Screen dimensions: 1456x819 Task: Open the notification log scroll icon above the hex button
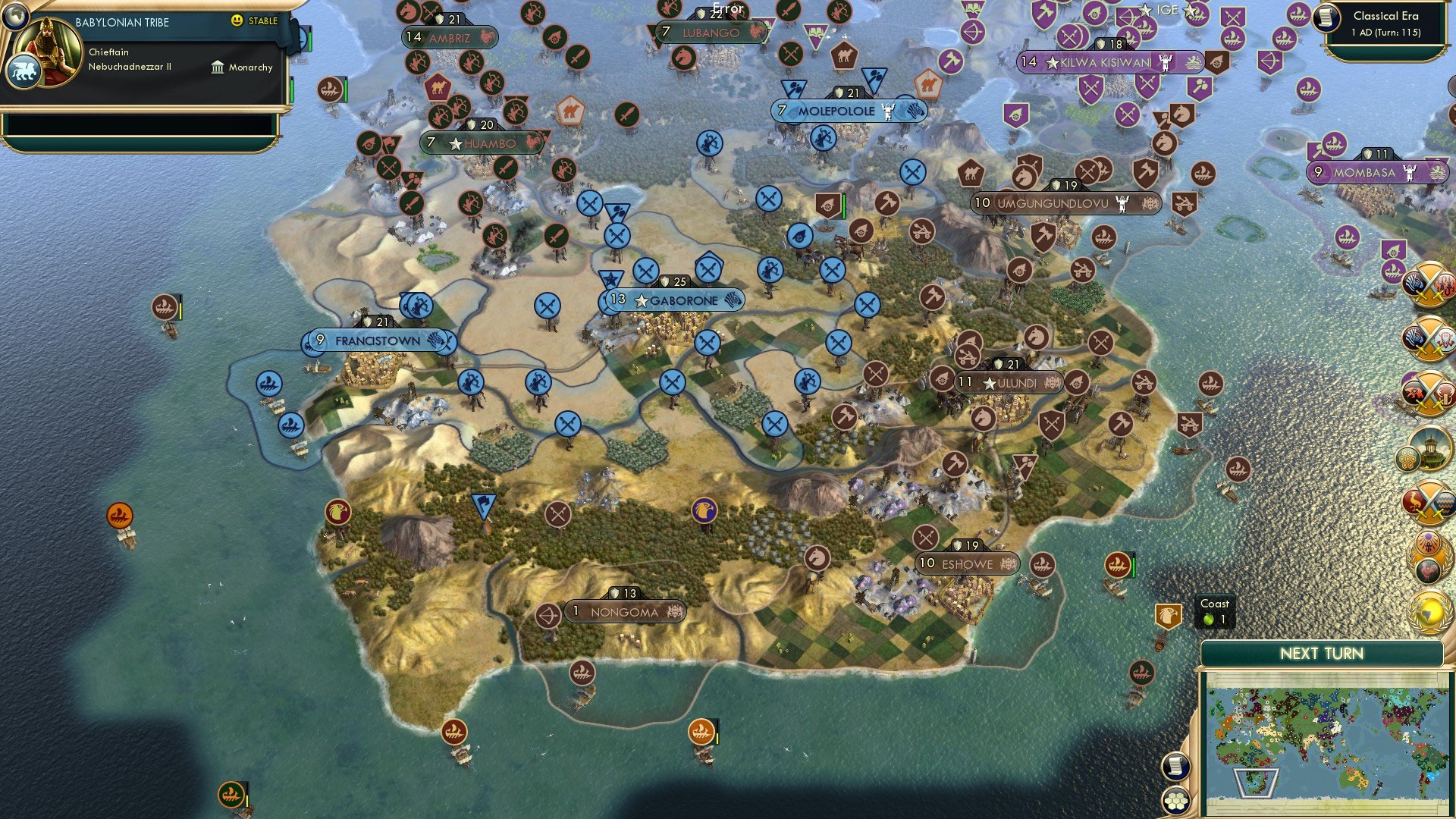pos(1175,766)
